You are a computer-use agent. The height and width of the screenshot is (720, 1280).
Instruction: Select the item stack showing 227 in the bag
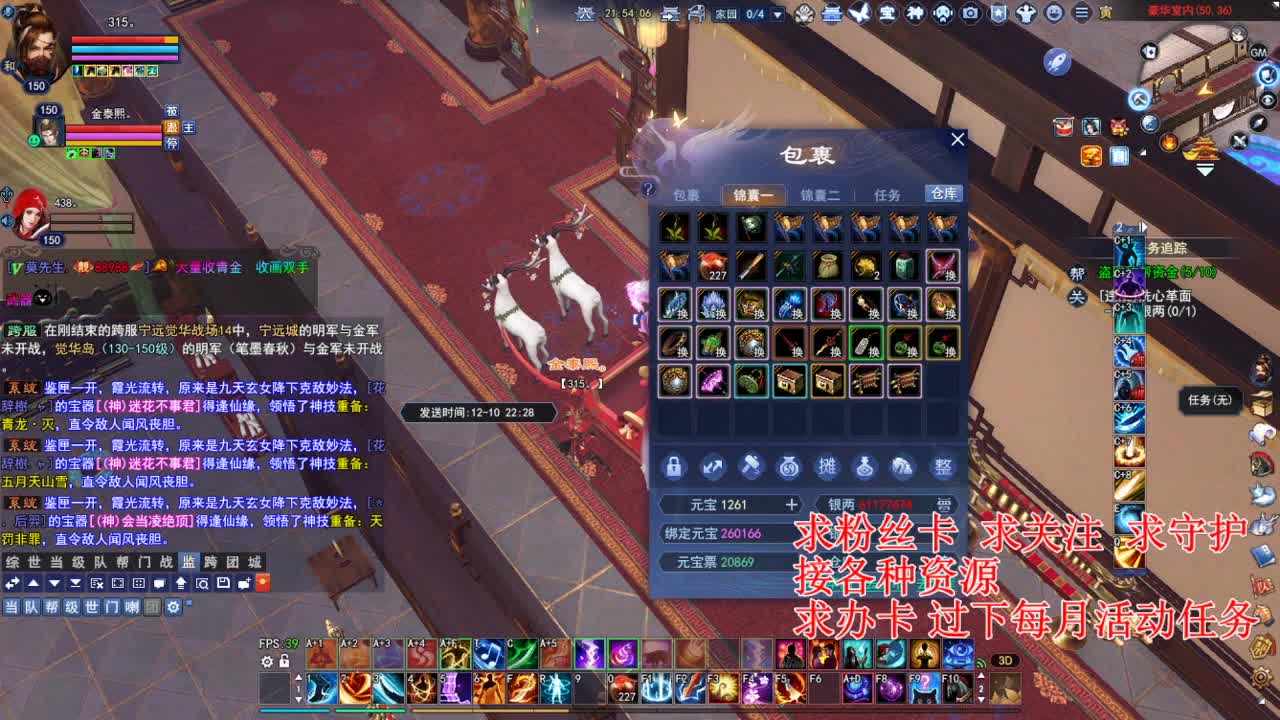point(714,268)
